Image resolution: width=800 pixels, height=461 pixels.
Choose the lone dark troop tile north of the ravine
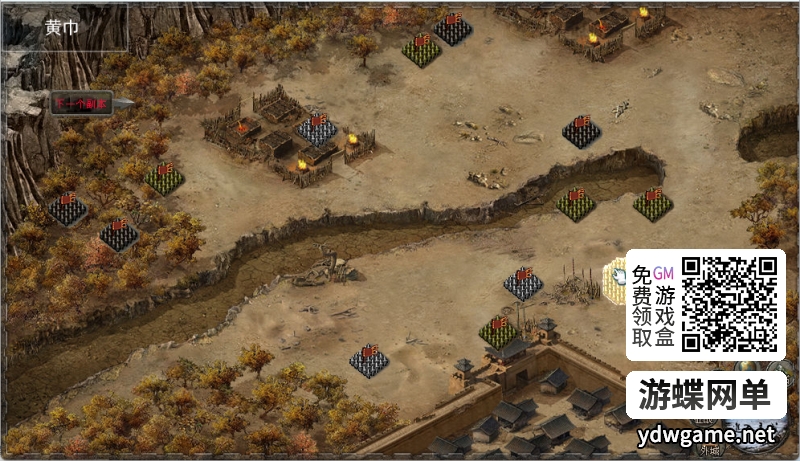[581, 130]
